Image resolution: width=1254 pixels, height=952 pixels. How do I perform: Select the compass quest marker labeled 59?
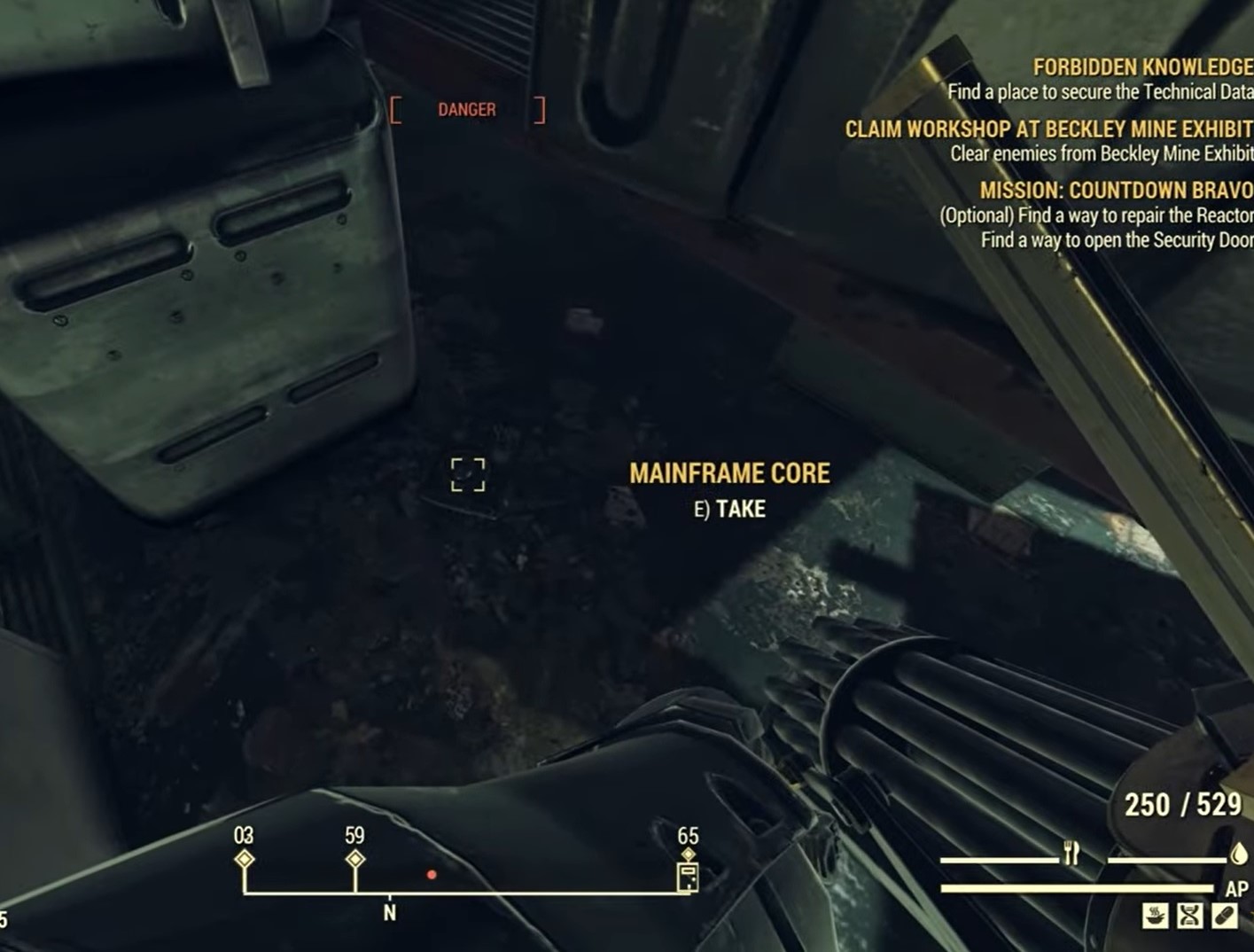click(x=354, y=859)
